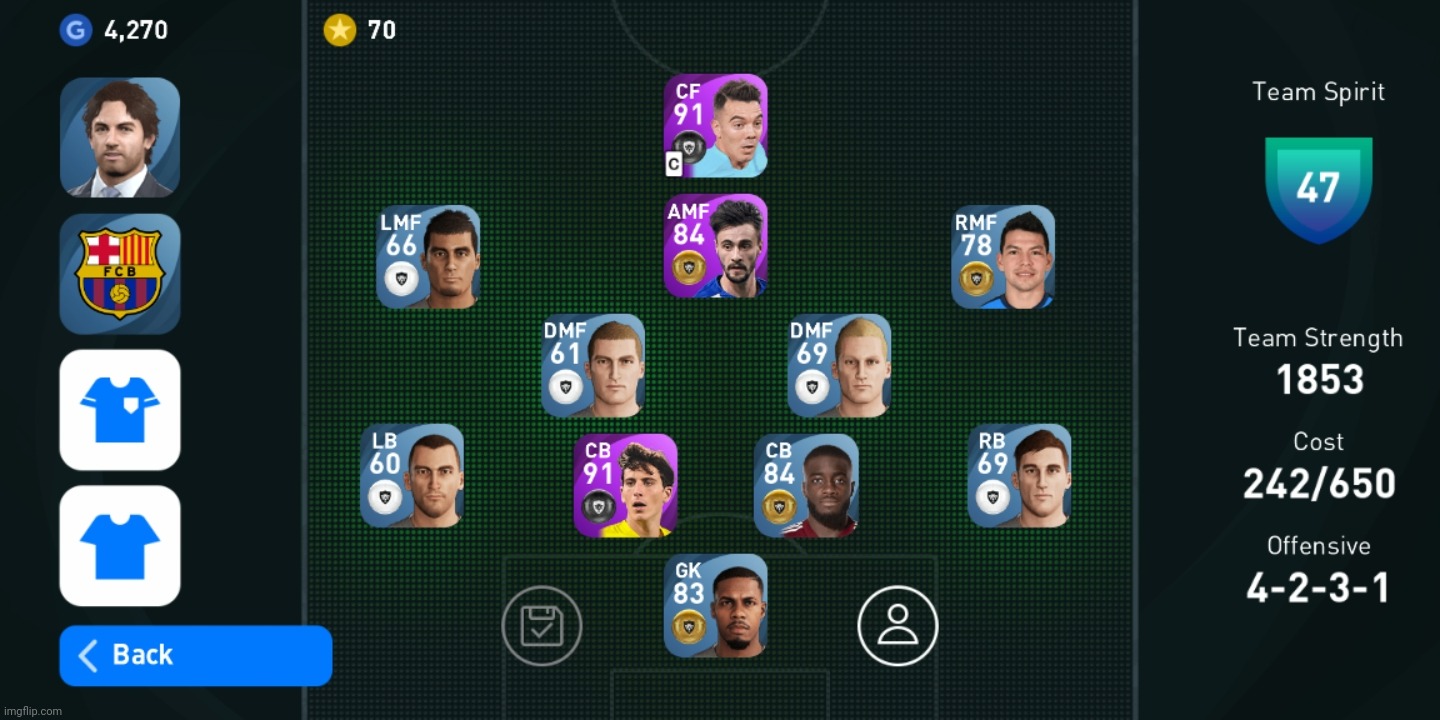Select the purple CB 91 defender
1440x720 pixels.
(626, 485)
